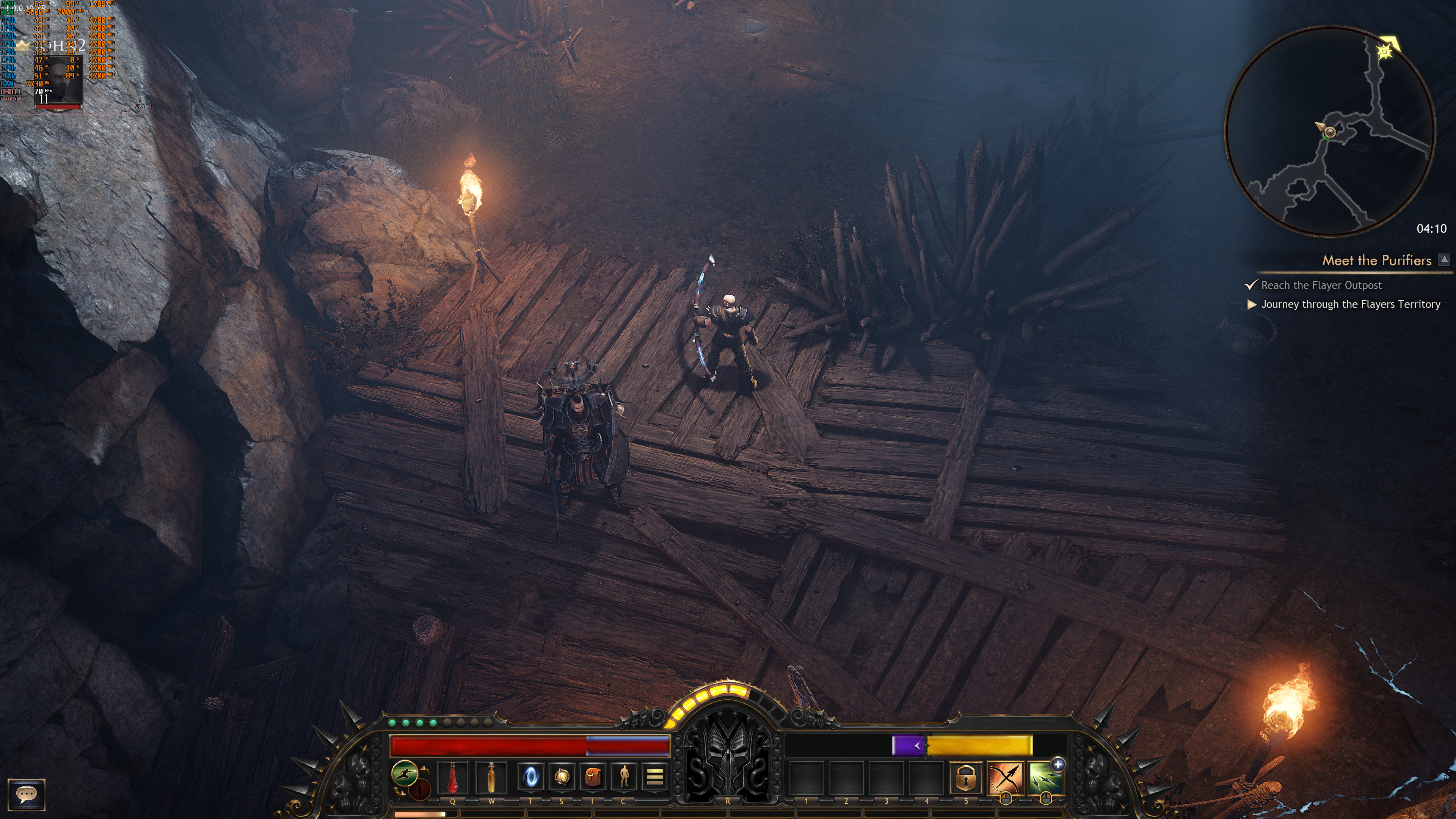Activate the green multi-arrow skill
Screen dimensions: 1456x819
pyautogui.click(x=1043, y=780)
